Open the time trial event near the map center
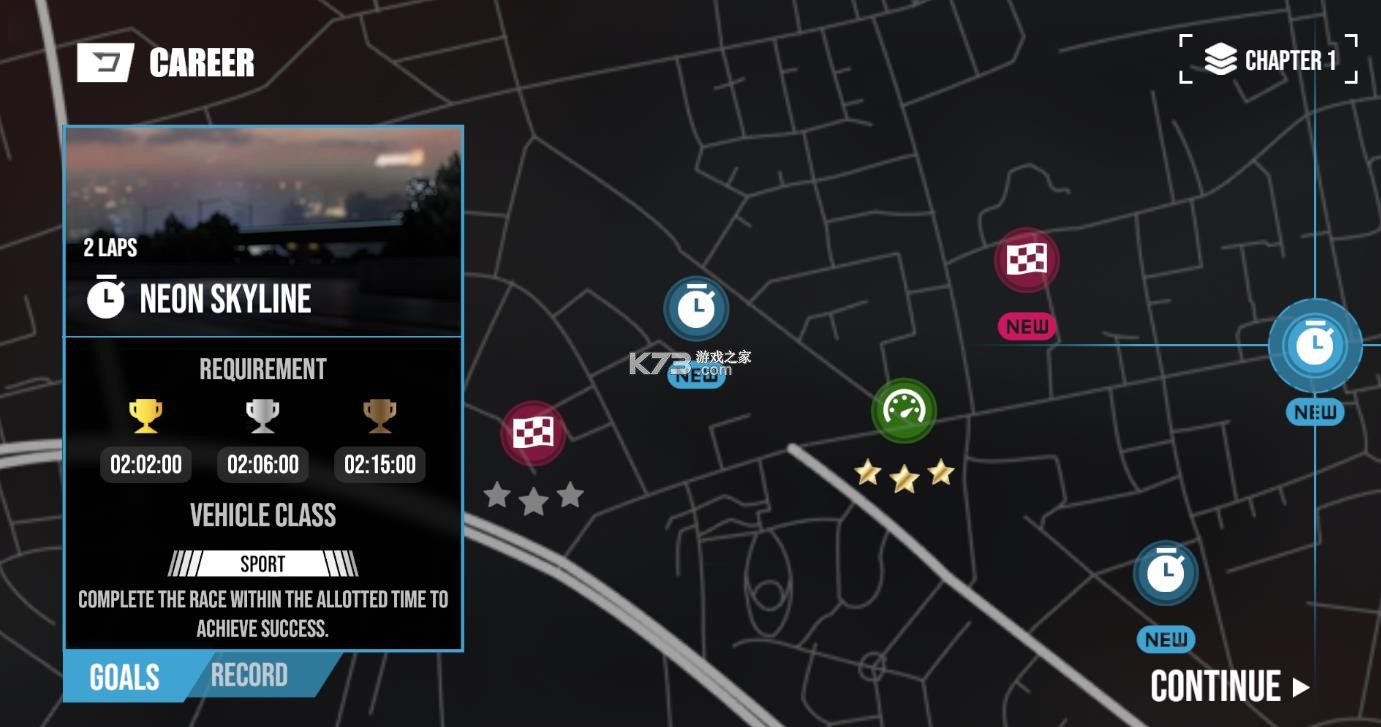Viewport: 1381px width, 727px height. pos(698,308)
